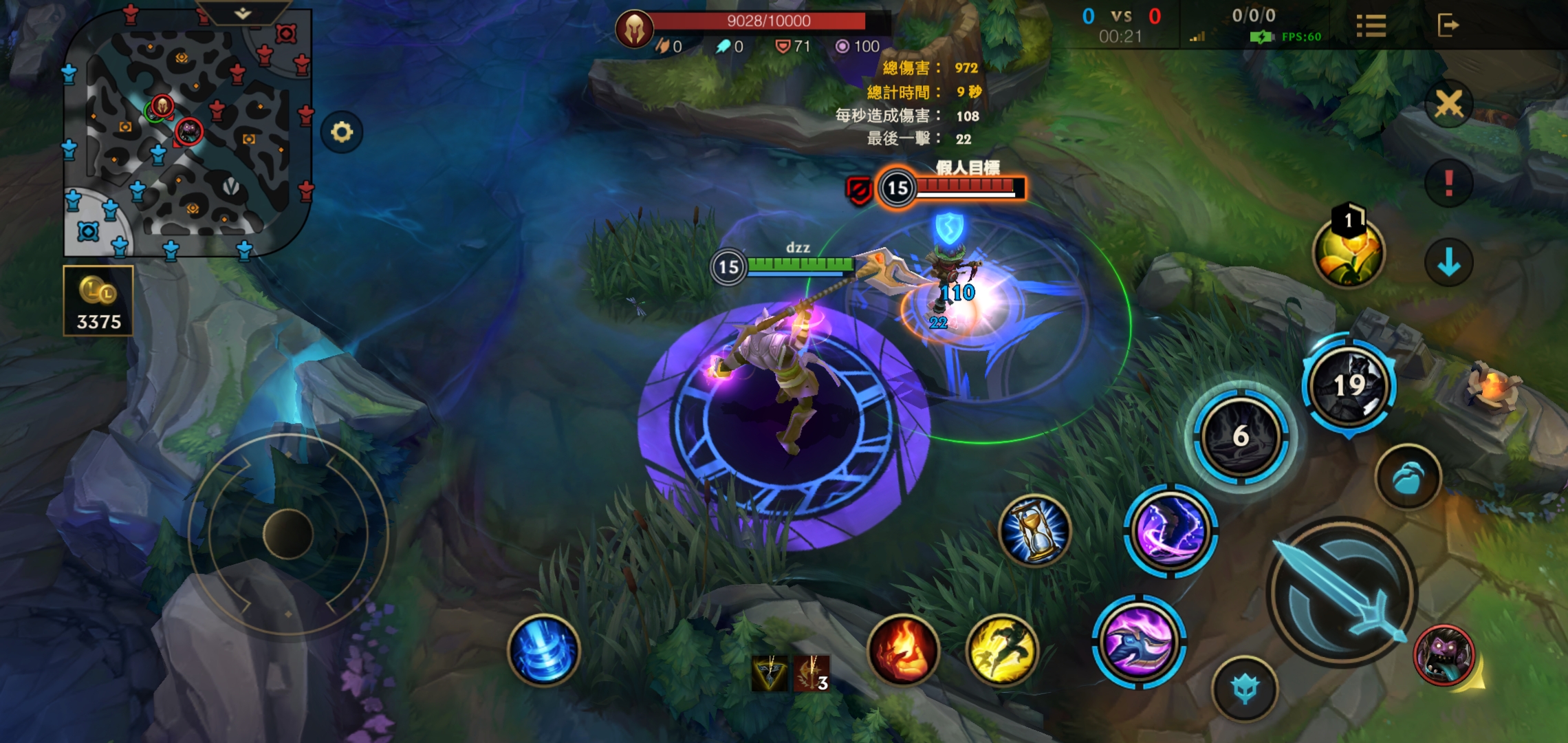Screen dimensions: 1568x743
Task: Collapse the minimap with the top arrow
Action: coord(243,13)
